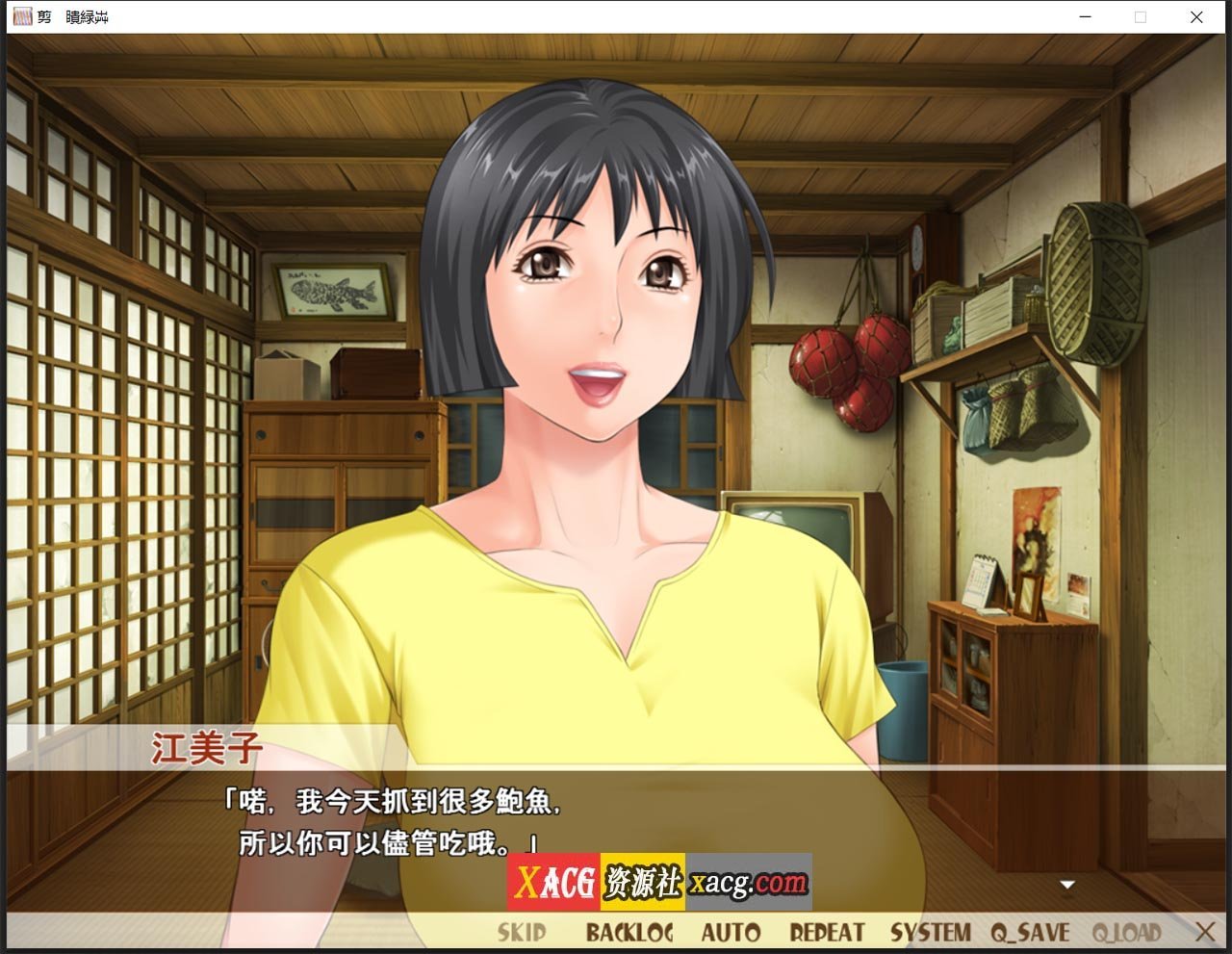The image size is (1232, 954).
Task: Select AUTO in the bottom toolbar
Action: (x=732, y=931)
